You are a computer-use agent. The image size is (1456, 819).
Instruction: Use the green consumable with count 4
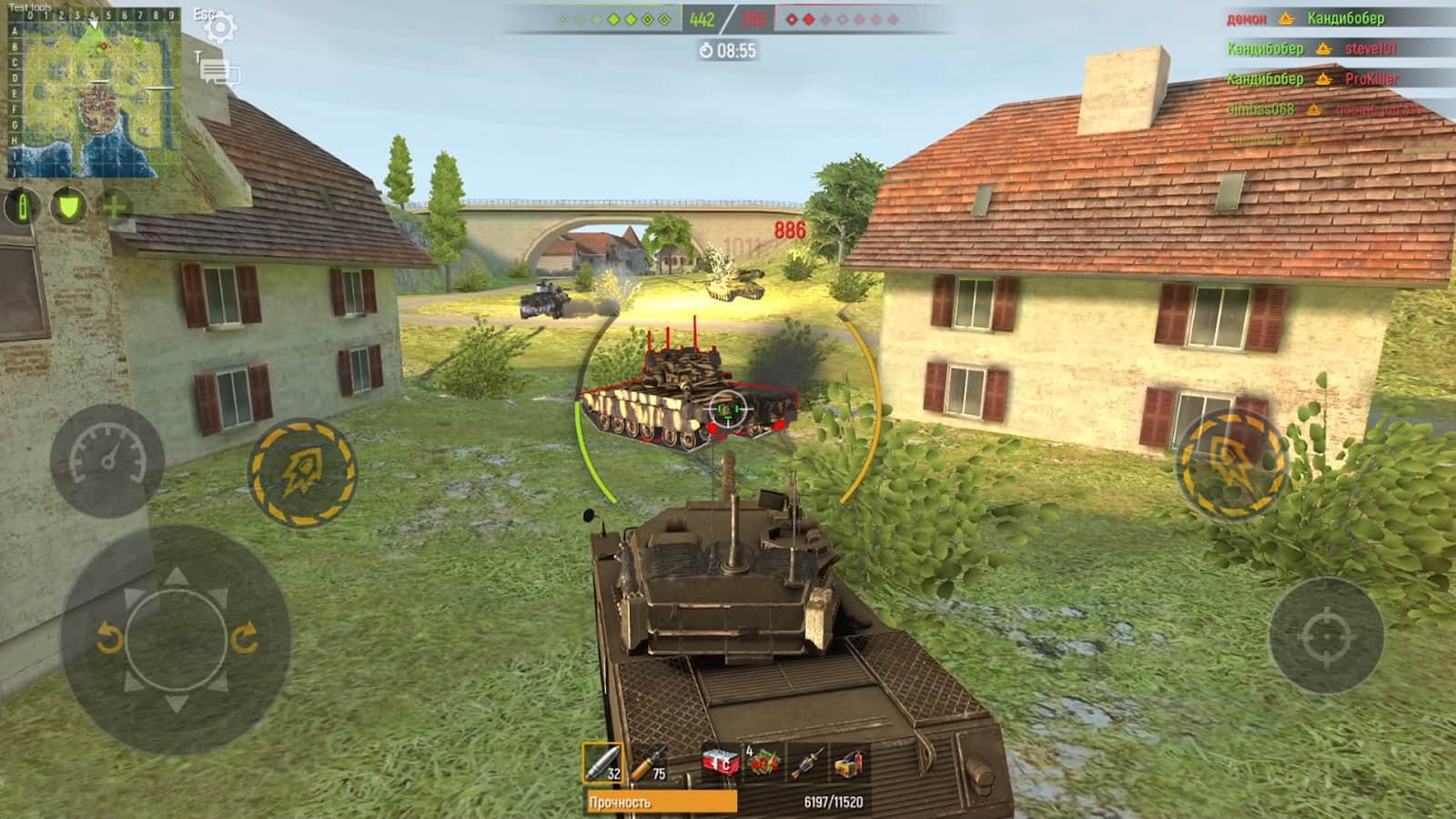[x=763, y=763]
